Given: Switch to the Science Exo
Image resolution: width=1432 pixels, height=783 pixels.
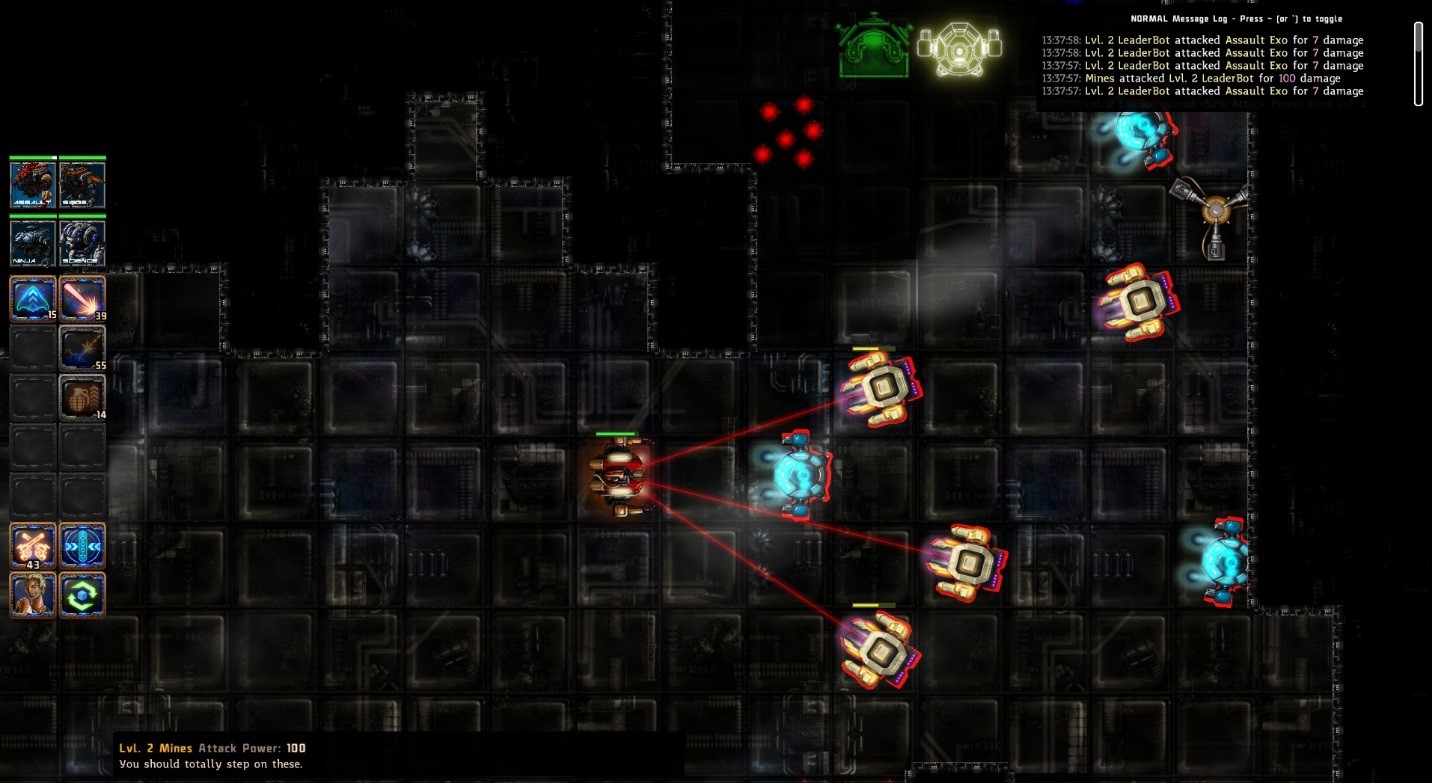Looking at the screenshot, I should tap(82, 240).
